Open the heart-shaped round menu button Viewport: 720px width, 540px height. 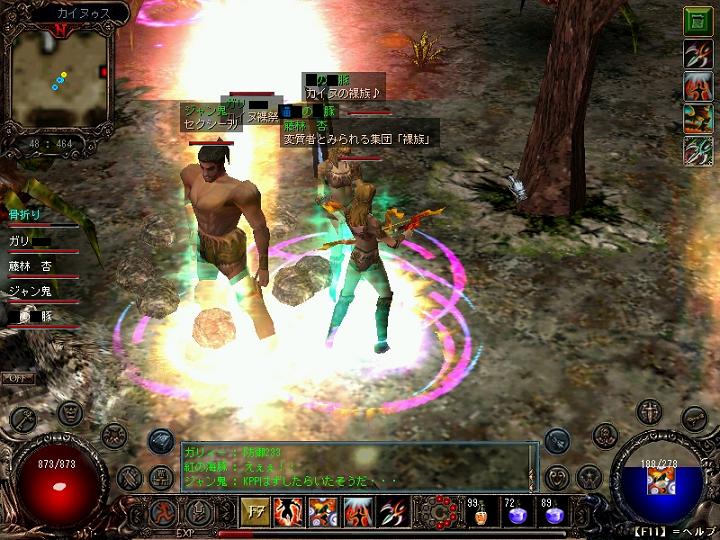coord(559,477)
